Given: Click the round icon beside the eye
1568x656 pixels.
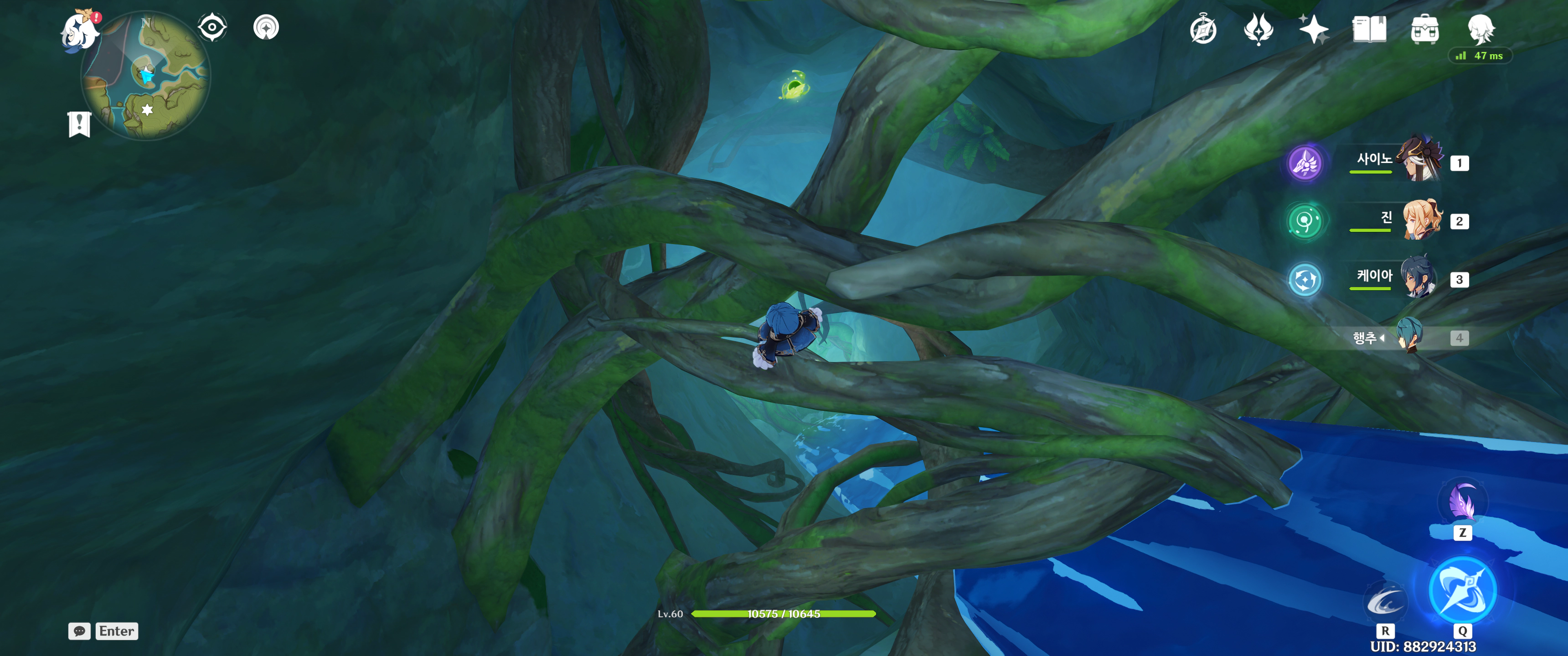Looking at the screenshot, I should pos(266,27).
